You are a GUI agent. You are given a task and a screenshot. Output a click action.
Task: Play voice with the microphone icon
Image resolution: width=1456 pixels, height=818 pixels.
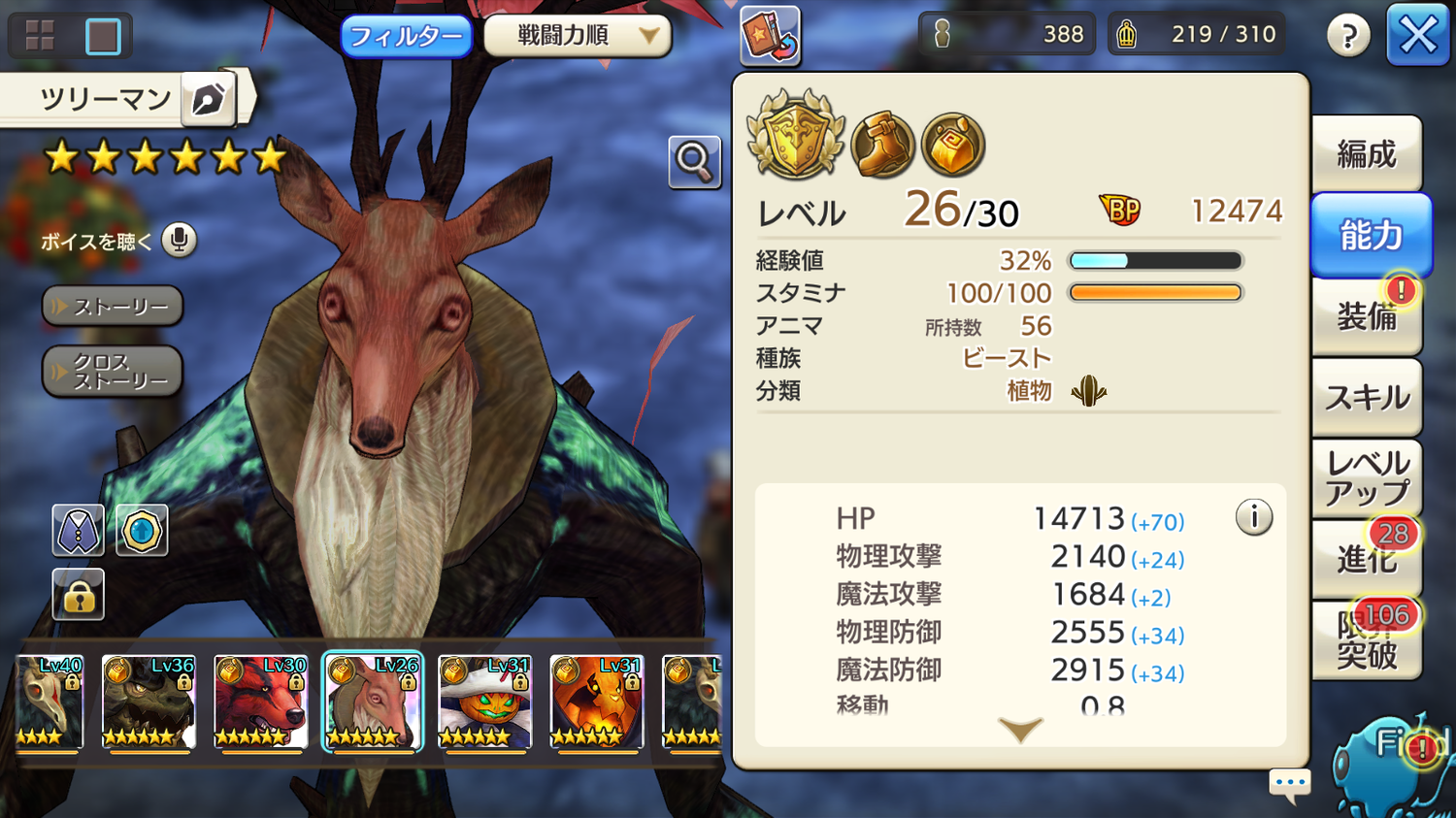[179, 240]
